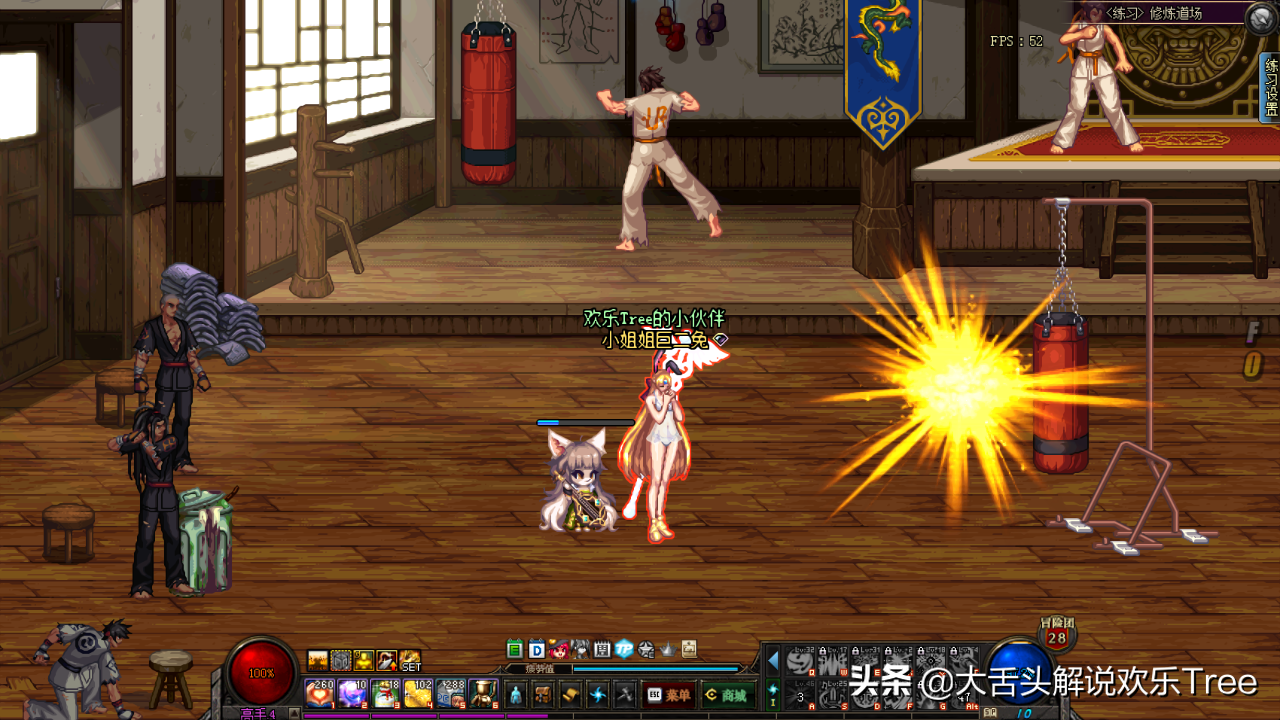Click the silver crown icon
This screenshot has width=1280, height=720.
point(668,649)
